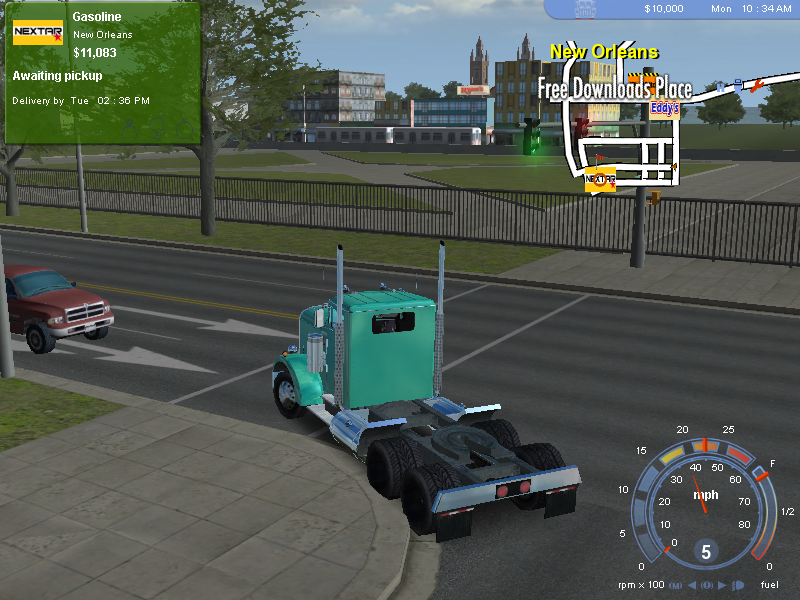Click the red wrench repair marker on map
800x600 pixels.
tap(757, 88)
